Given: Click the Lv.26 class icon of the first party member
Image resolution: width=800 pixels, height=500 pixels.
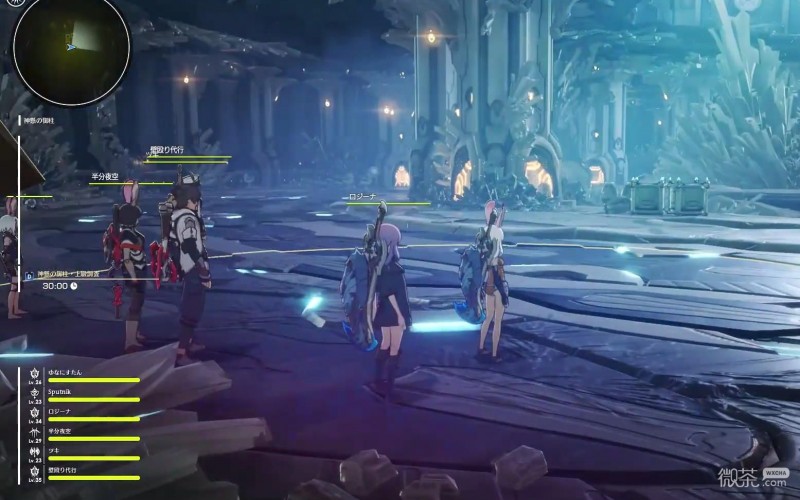Looking at the screenshot, I should point(35,374).
